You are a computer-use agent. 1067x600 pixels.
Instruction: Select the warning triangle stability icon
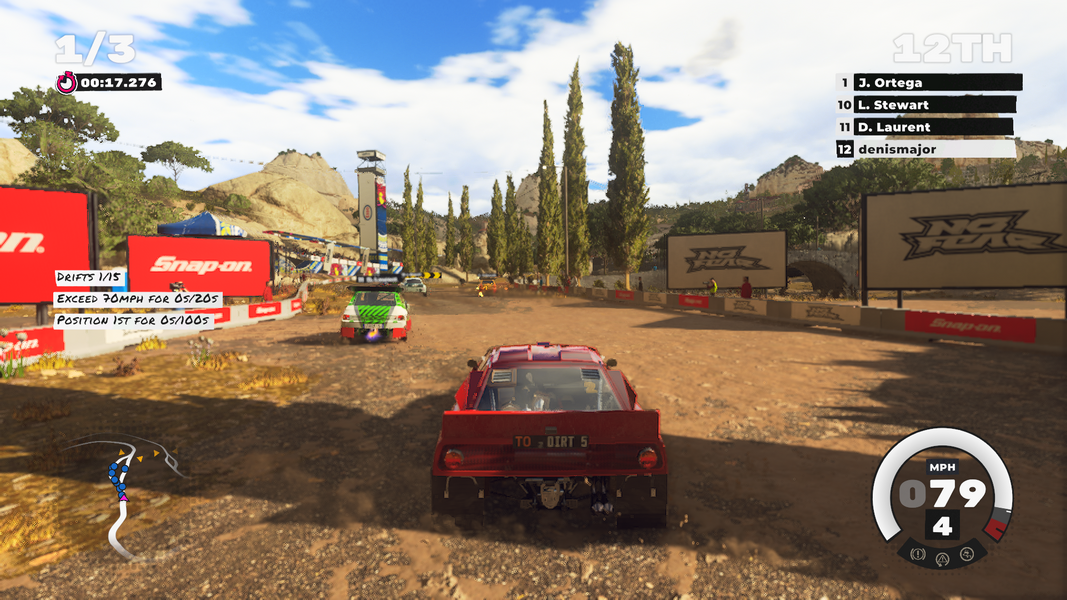click(x=942, y=559)
